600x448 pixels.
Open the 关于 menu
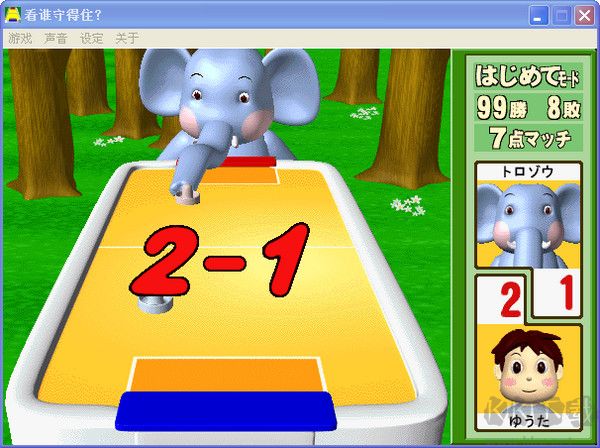point(127,38)
